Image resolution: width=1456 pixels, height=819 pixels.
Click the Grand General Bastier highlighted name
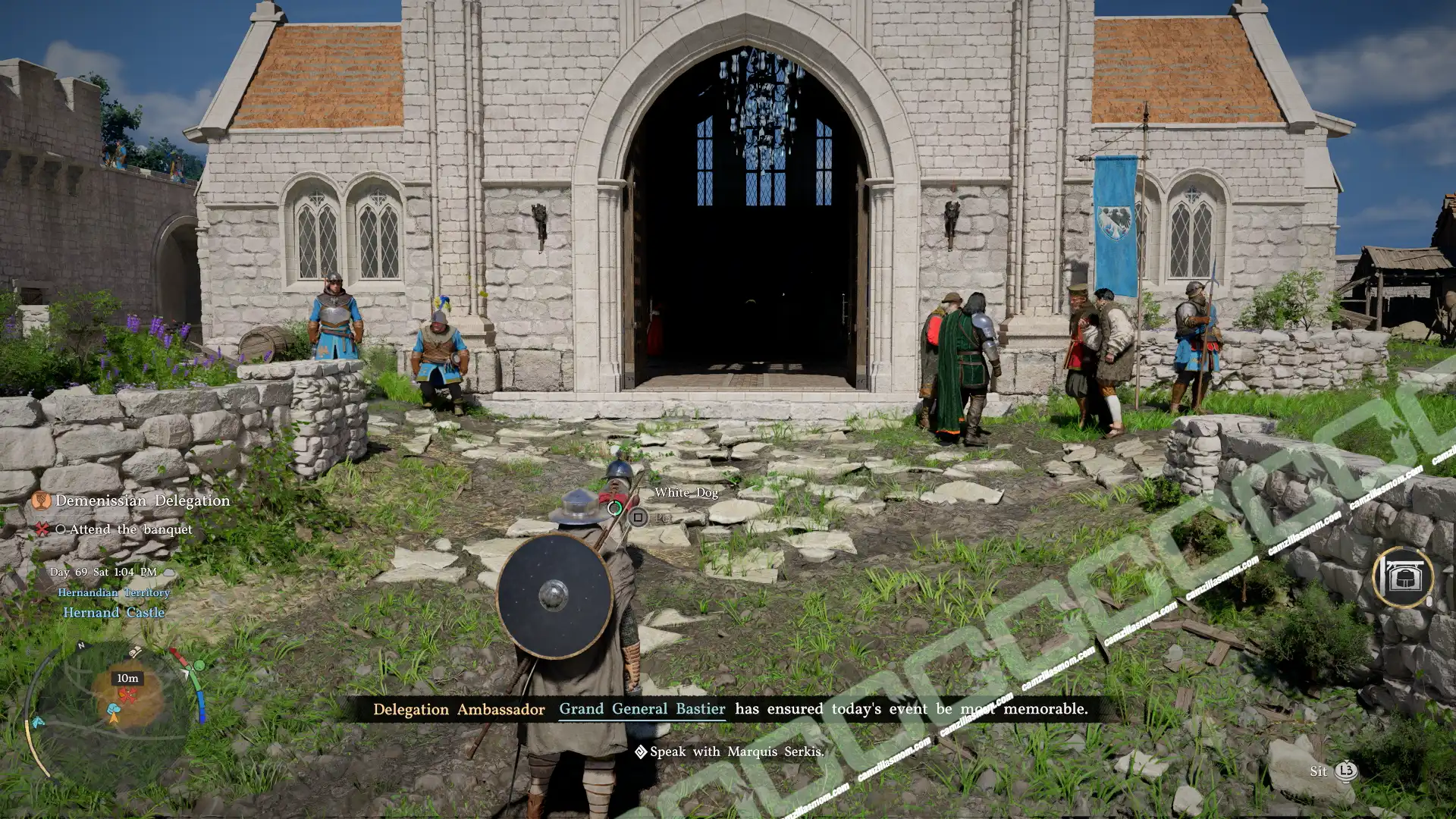coord(642,709)
